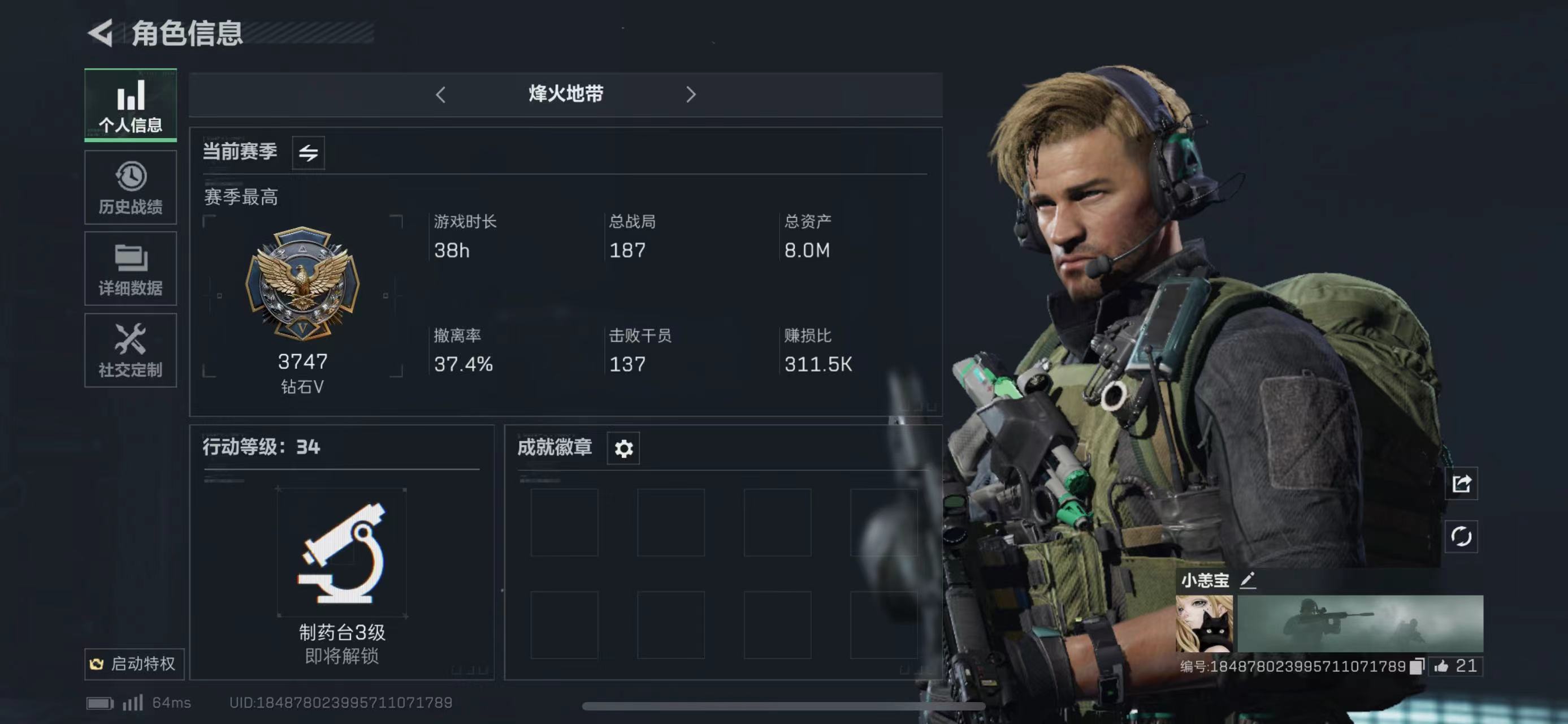Select the 钻石V eagle rank badge
This screenshot has width=1568, height=724.
[x=302, y=284]
